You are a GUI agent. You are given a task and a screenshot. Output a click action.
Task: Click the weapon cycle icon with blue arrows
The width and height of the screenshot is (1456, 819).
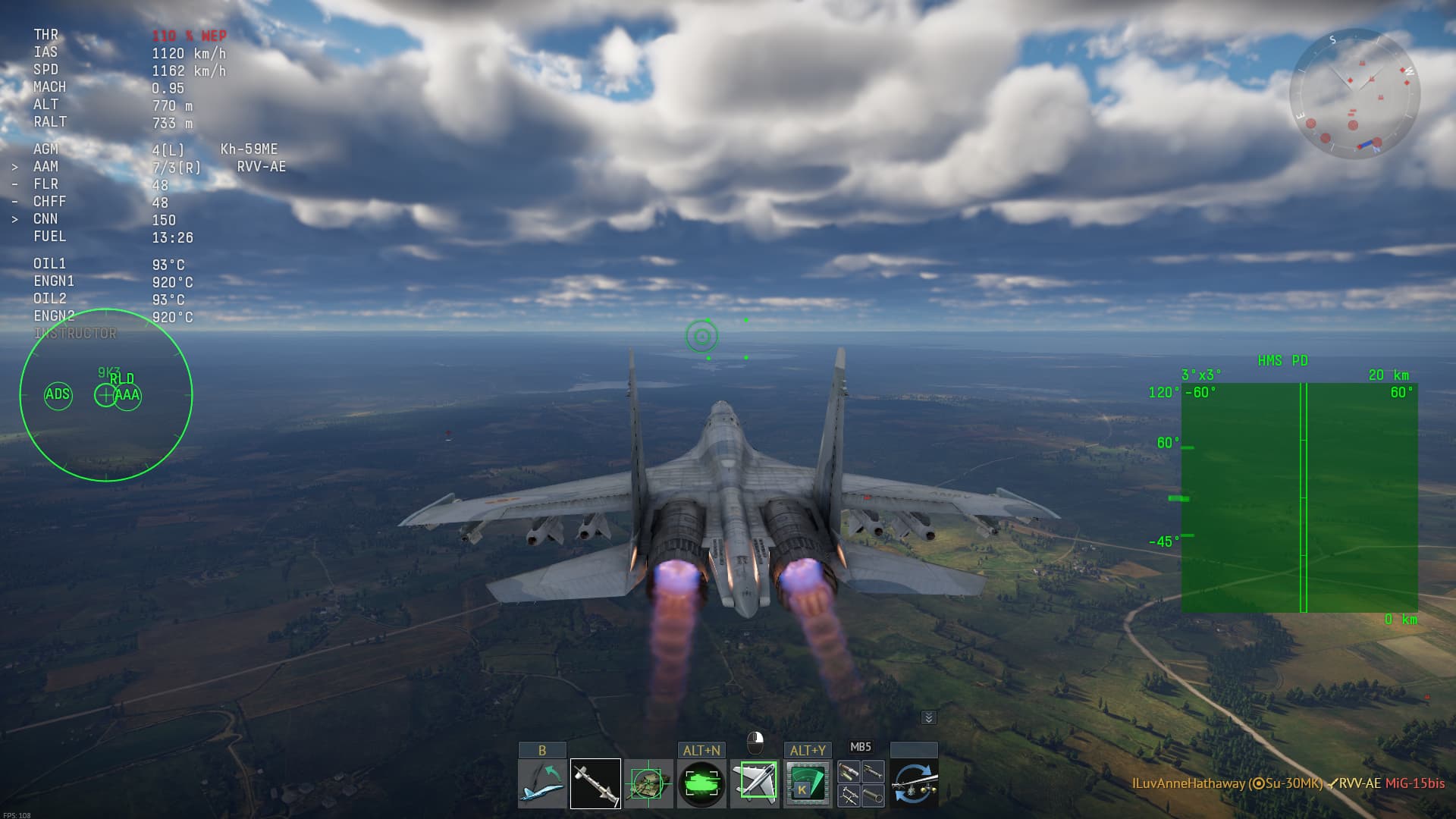coord(914,783)
